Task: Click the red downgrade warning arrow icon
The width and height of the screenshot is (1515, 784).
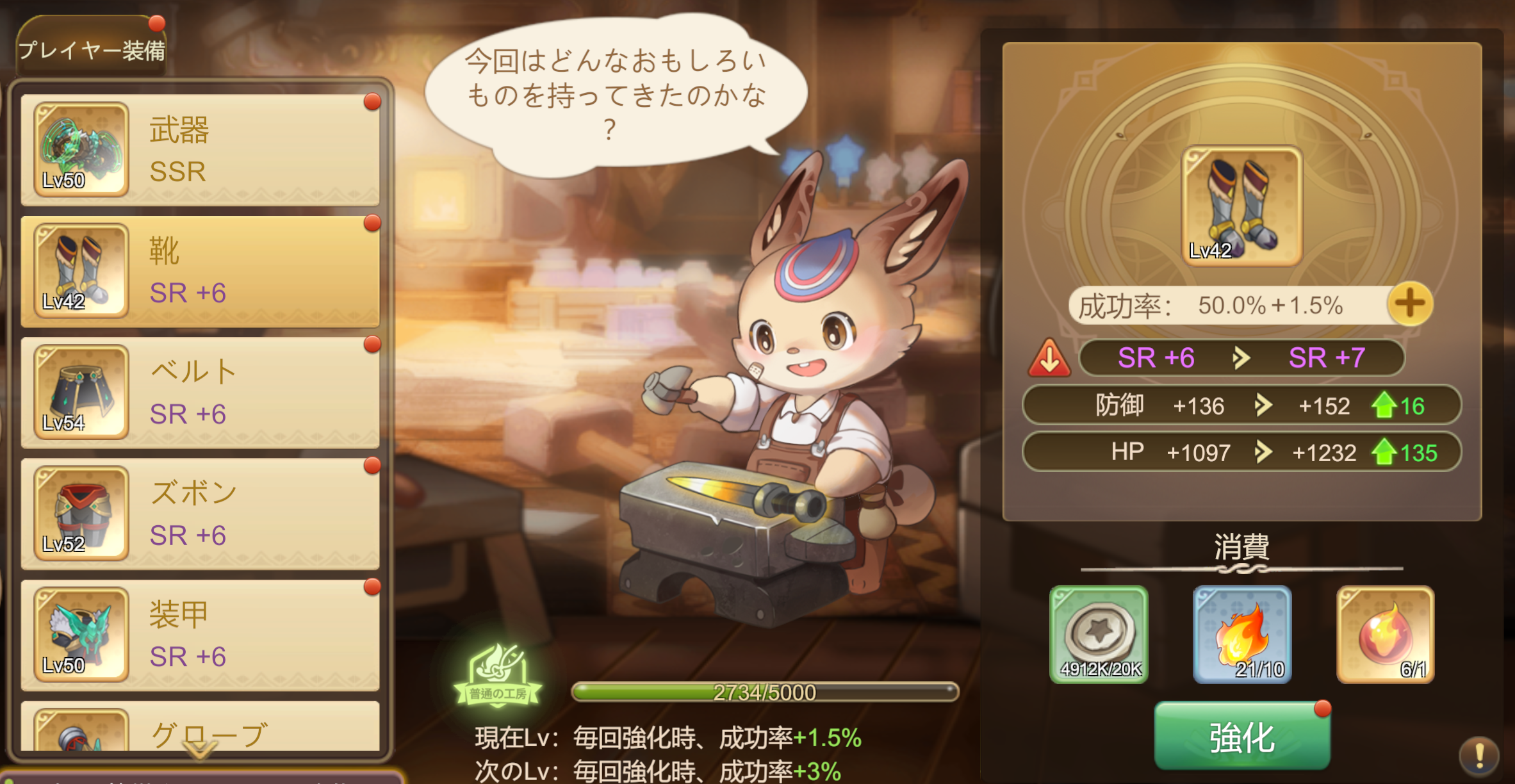Action: [1049, 359]
